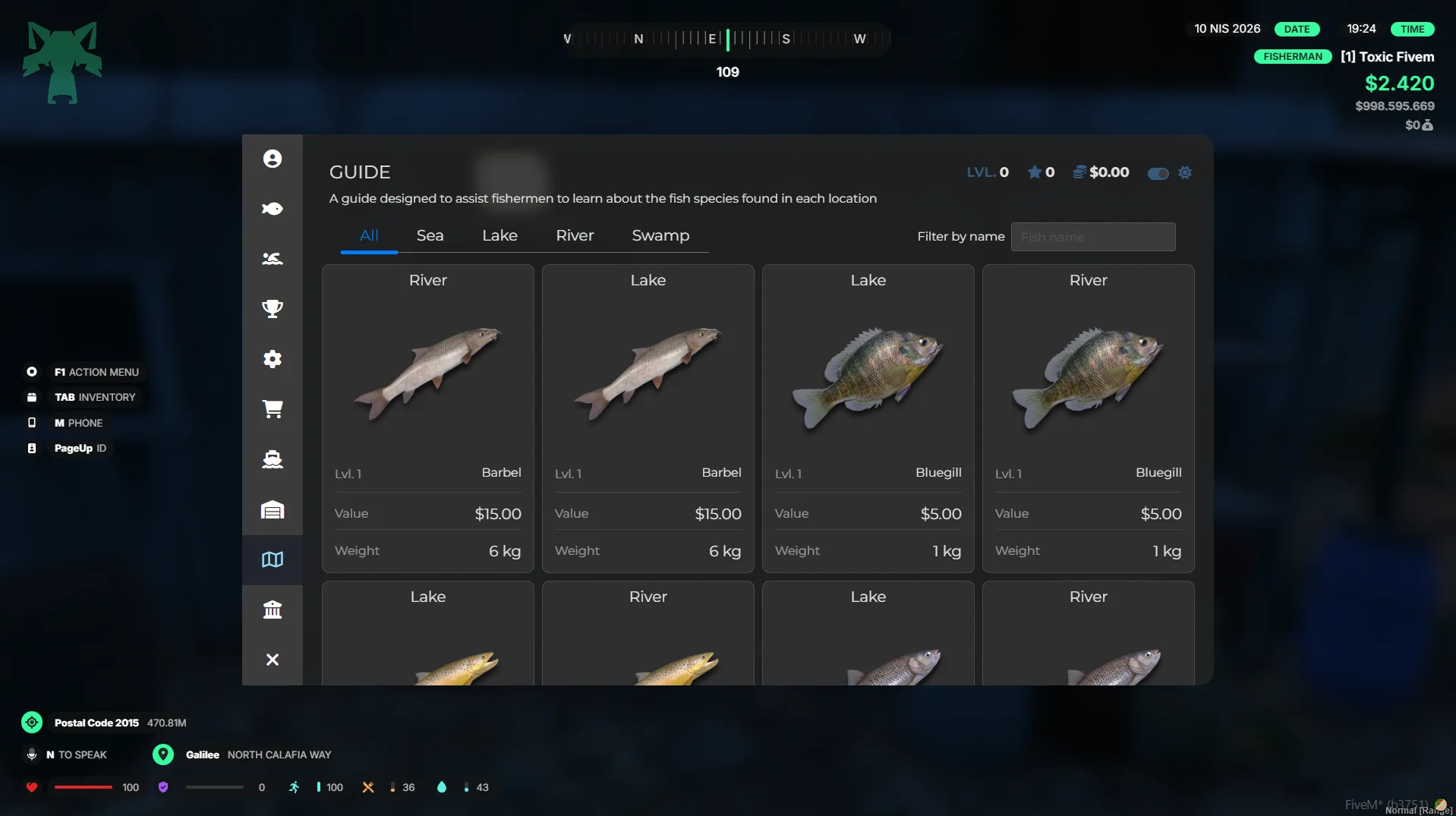The width and height of the screenshot is (1456, 816).
Task: Toggle the switch beside the money display
Action: click(x=1158, y=174)
